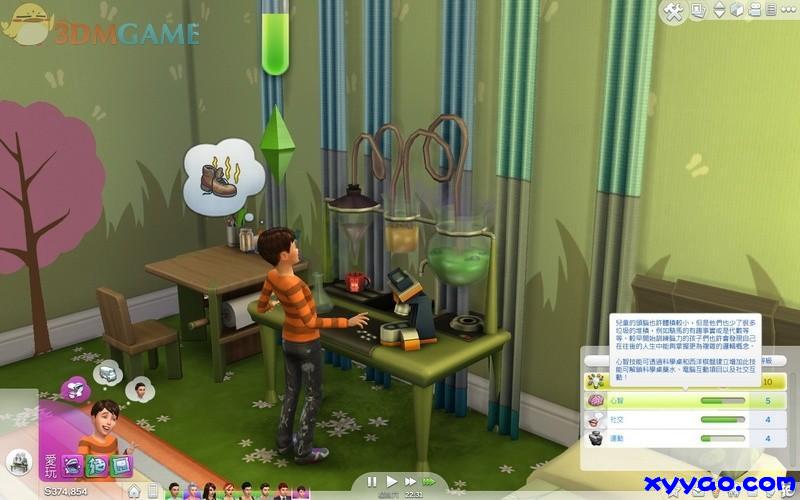
Task: Pause the game
Action: point(372,482)
